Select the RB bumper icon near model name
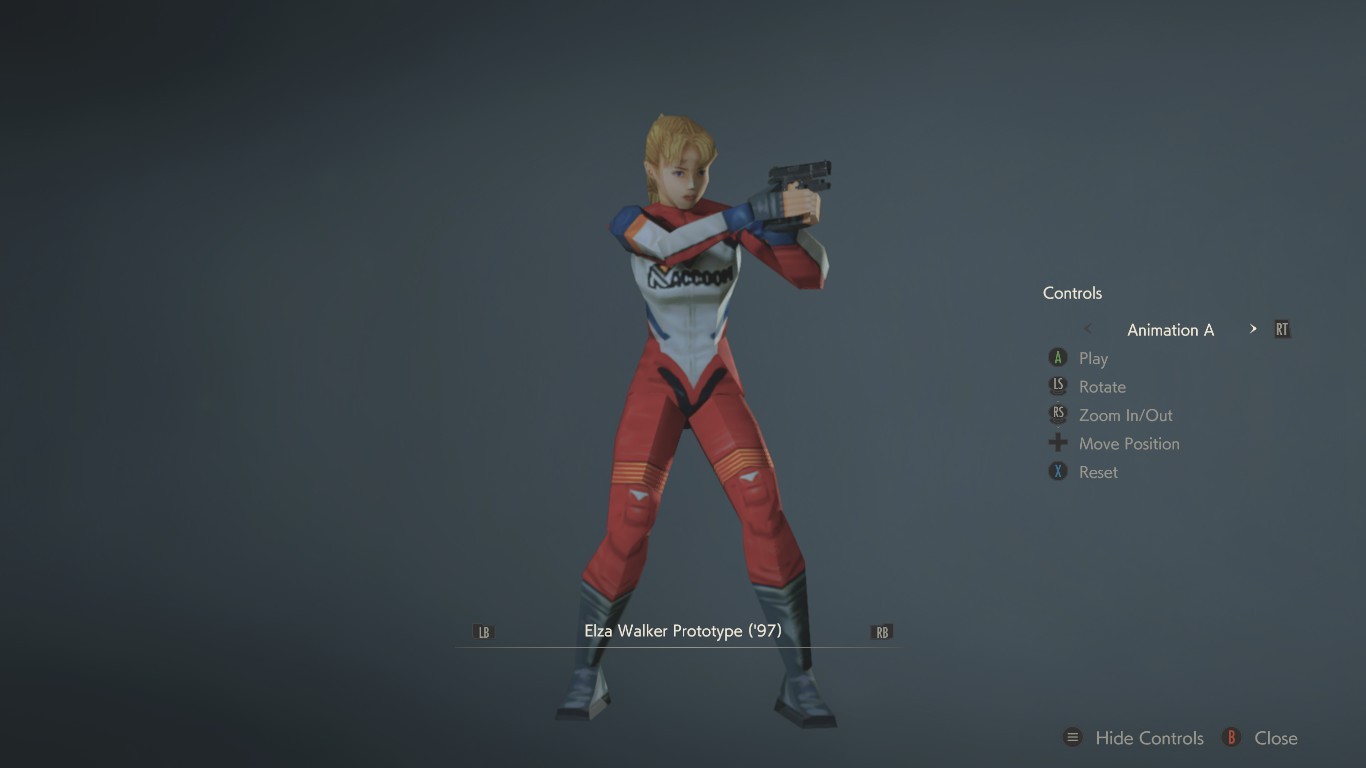The width and height of the screenshot is (1366, 768). (x=881, y=631)
